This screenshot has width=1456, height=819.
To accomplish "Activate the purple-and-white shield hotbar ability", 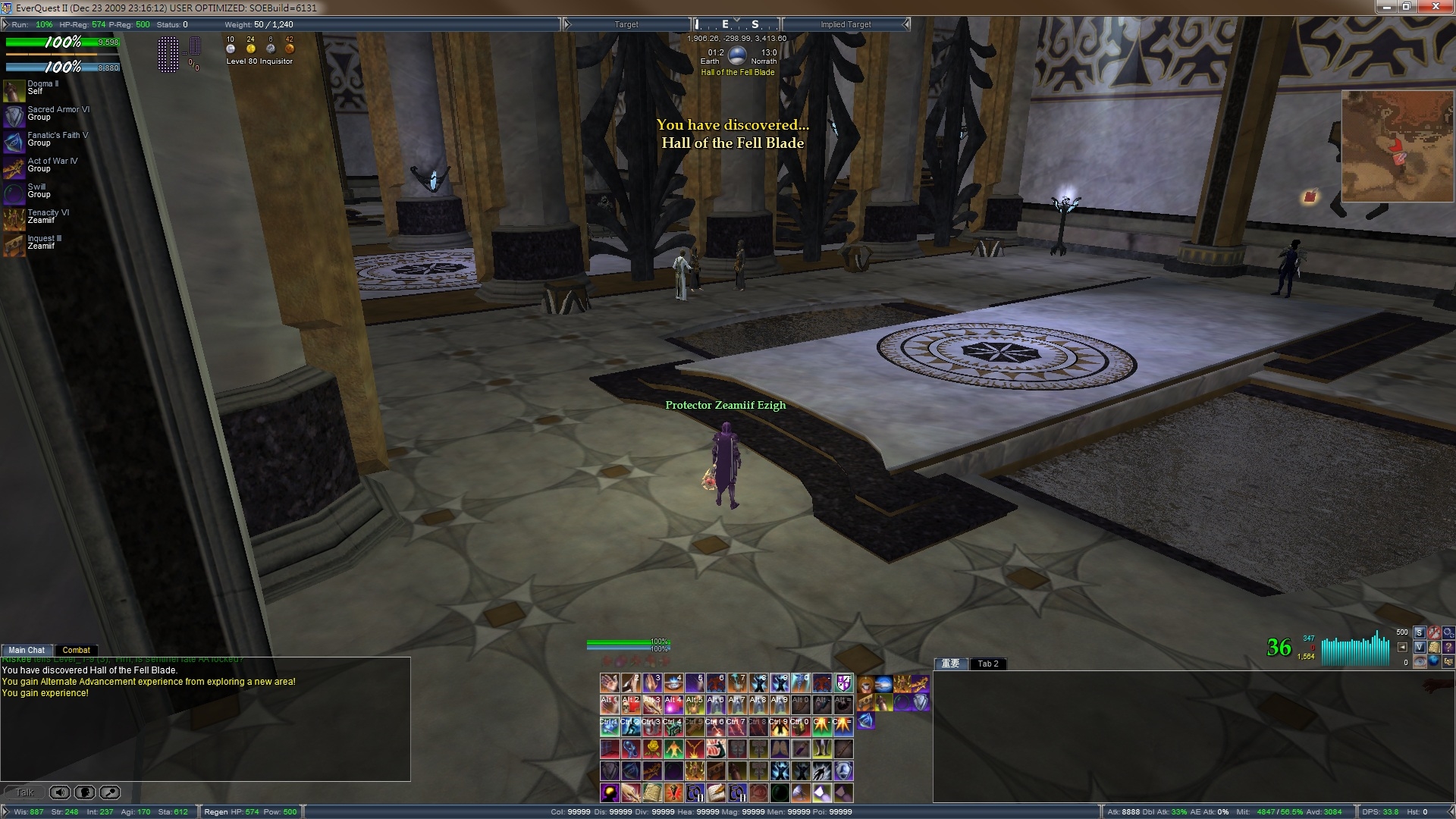I will (x=843, y=683).
